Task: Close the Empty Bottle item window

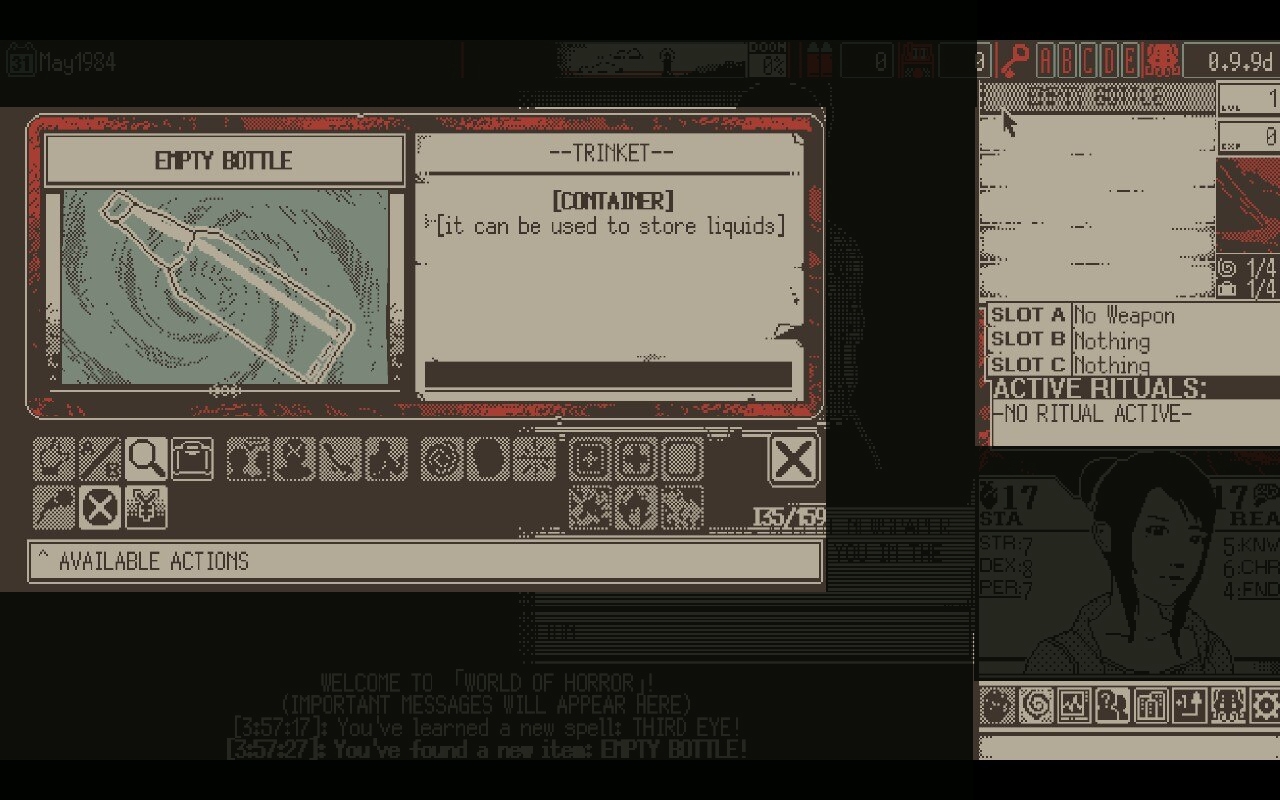Action: point(795,458)
